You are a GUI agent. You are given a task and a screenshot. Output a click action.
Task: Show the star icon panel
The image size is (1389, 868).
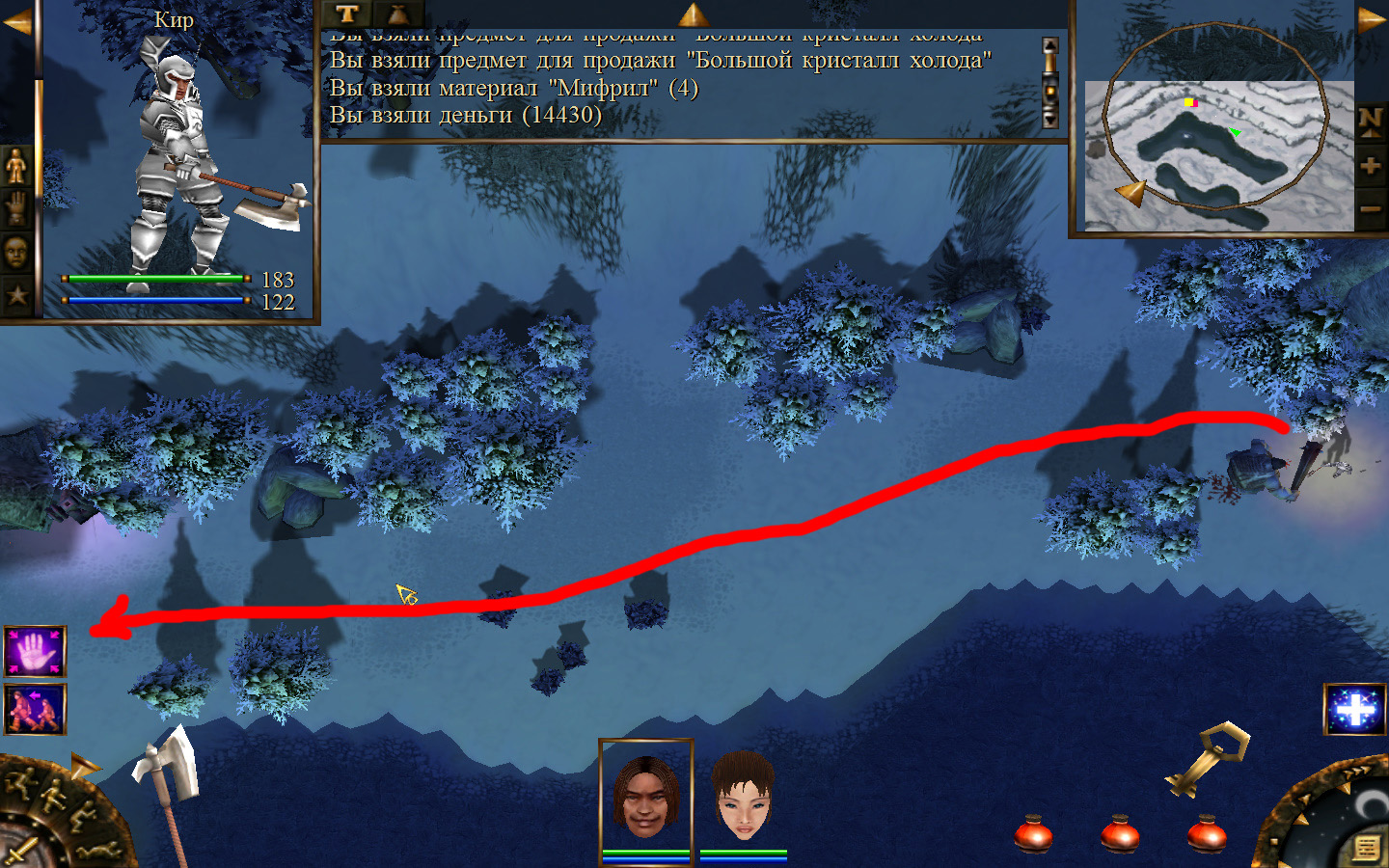click(x=16, y=295)
